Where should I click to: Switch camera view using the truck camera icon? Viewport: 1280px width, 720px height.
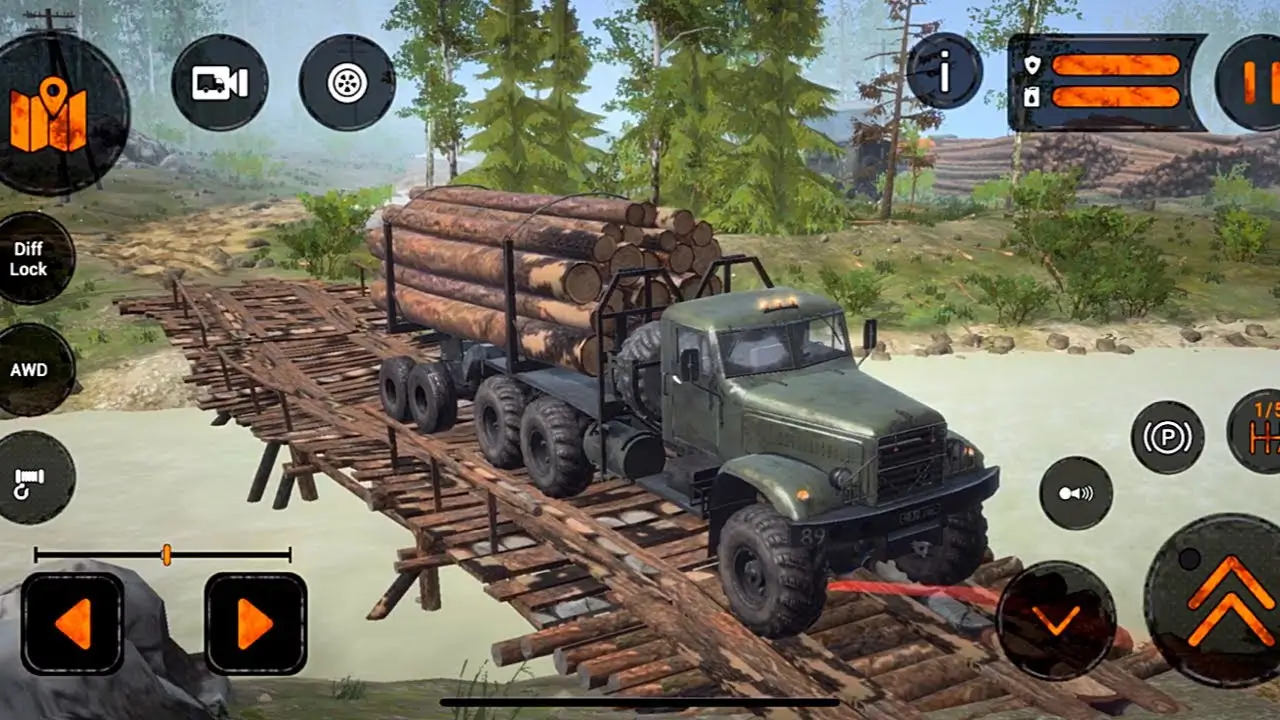222,85
